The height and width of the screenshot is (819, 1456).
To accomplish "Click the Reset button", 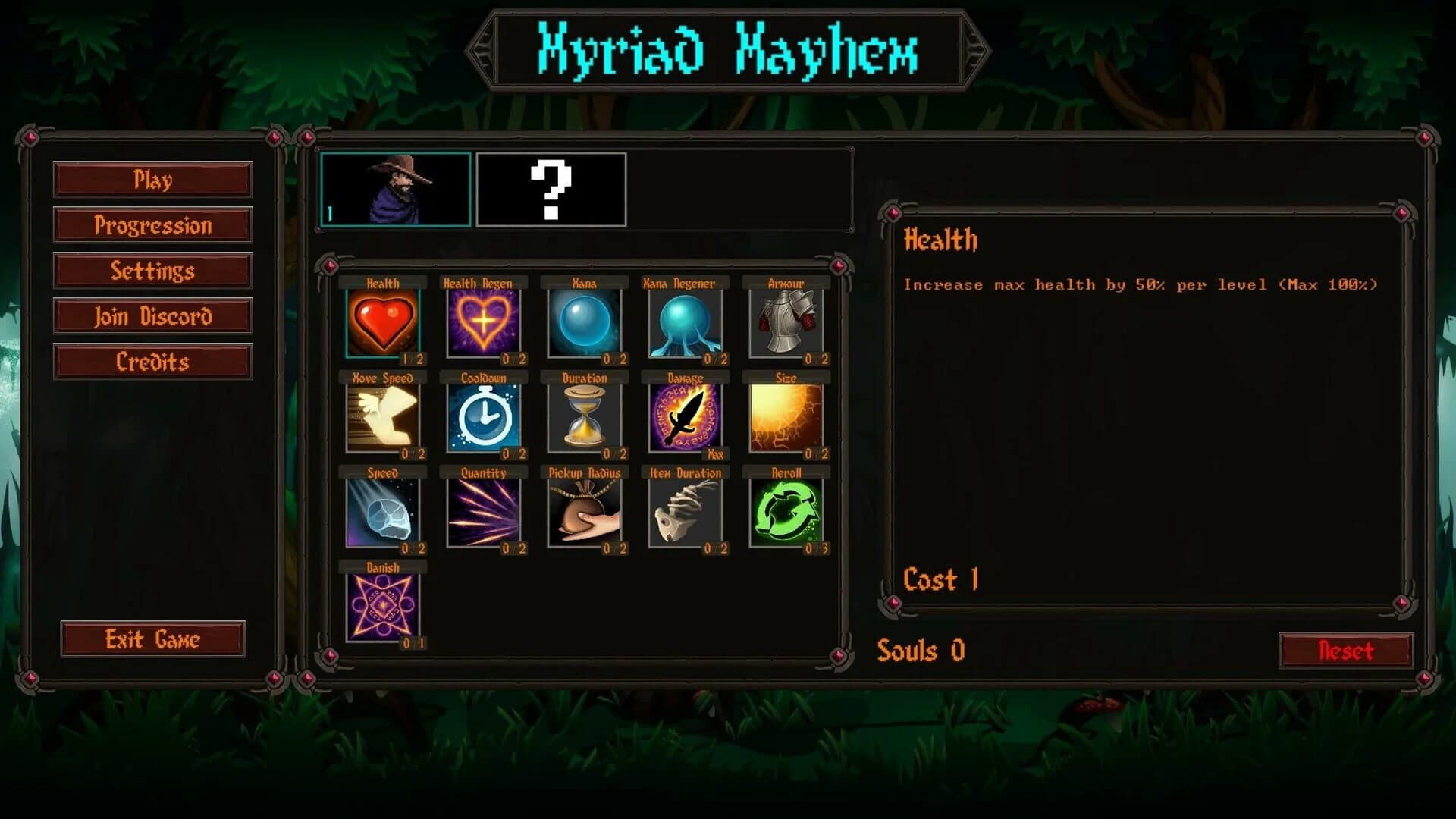I will [x=1346, y=650].
